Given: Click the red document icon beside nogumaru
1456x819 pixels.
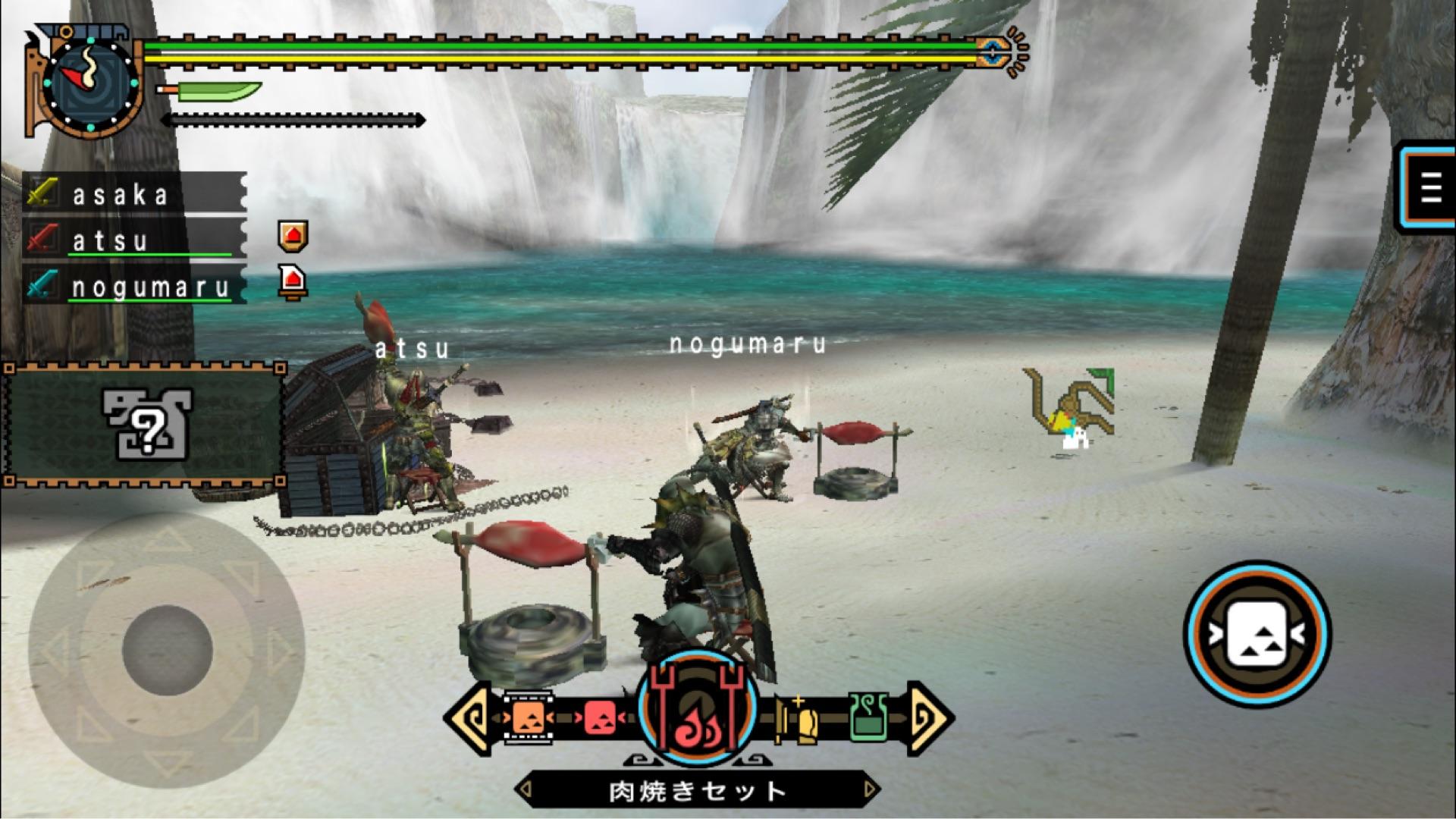Looking at the screenshot, I should point(293,282).
